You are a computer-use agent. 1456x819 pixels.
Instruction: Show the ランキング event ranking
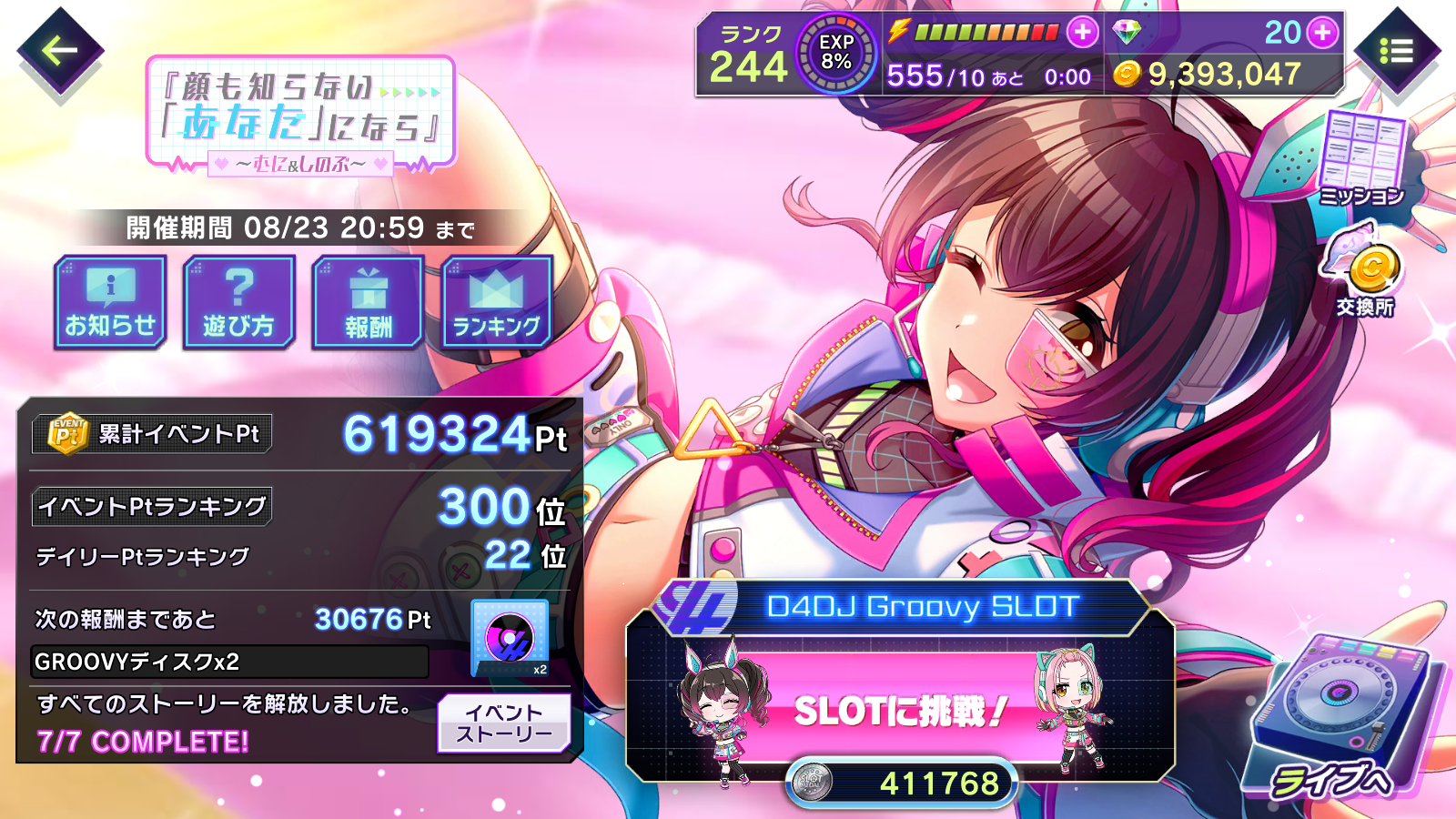point(497,303)
